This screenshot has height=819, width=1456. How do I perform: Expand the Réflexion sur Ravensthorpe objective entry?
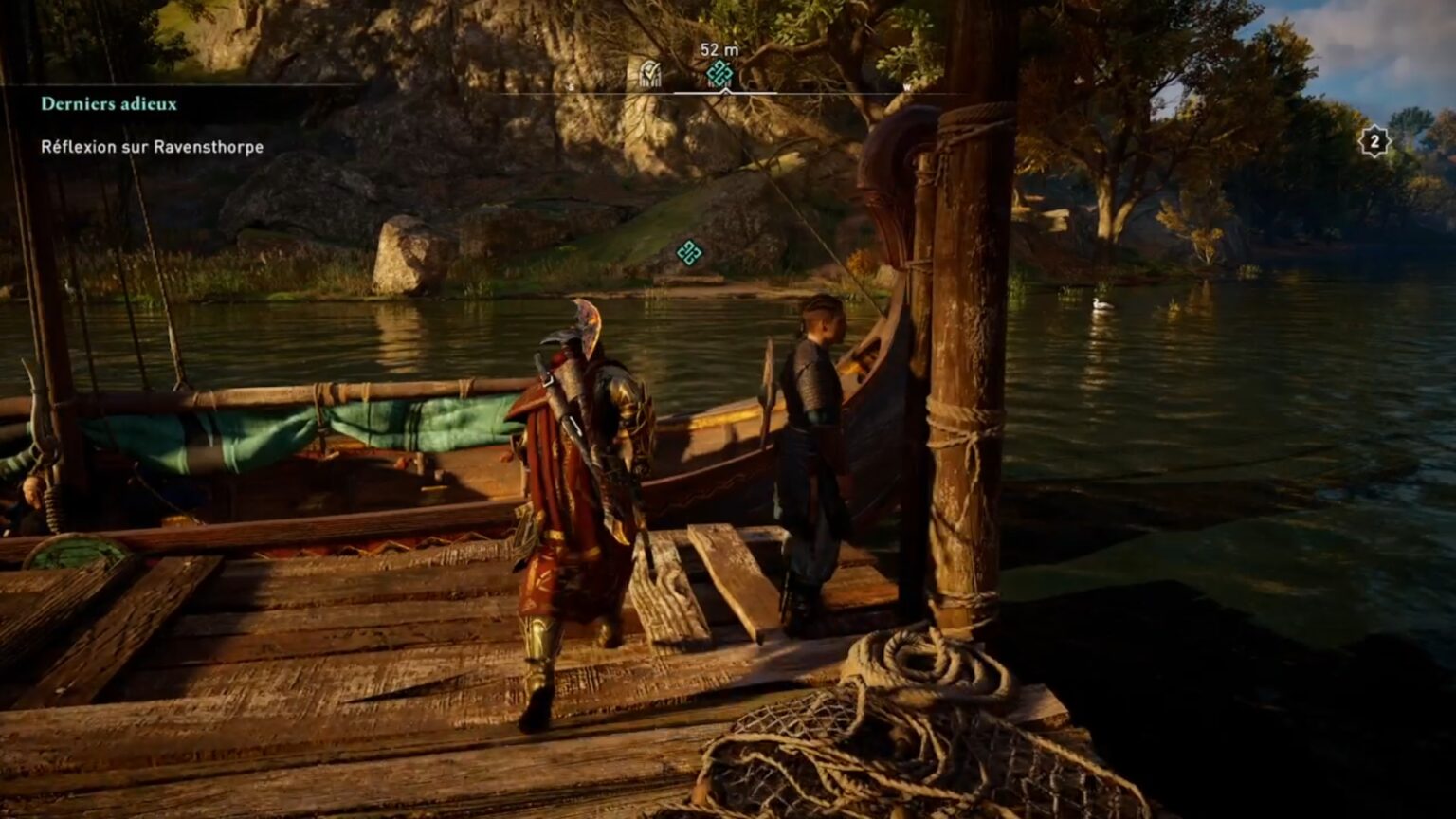point(152,148)
